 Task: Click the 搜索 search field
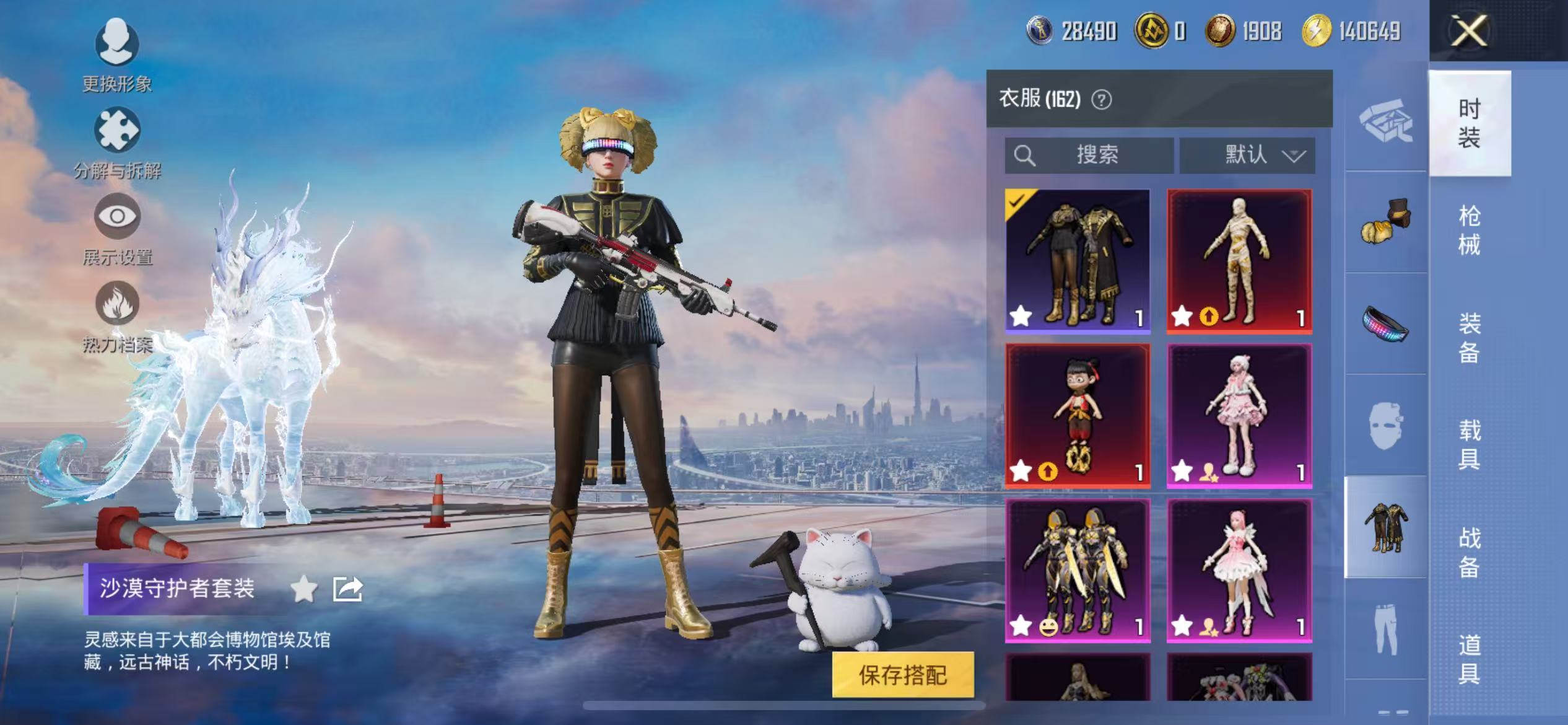(1089, 155)
